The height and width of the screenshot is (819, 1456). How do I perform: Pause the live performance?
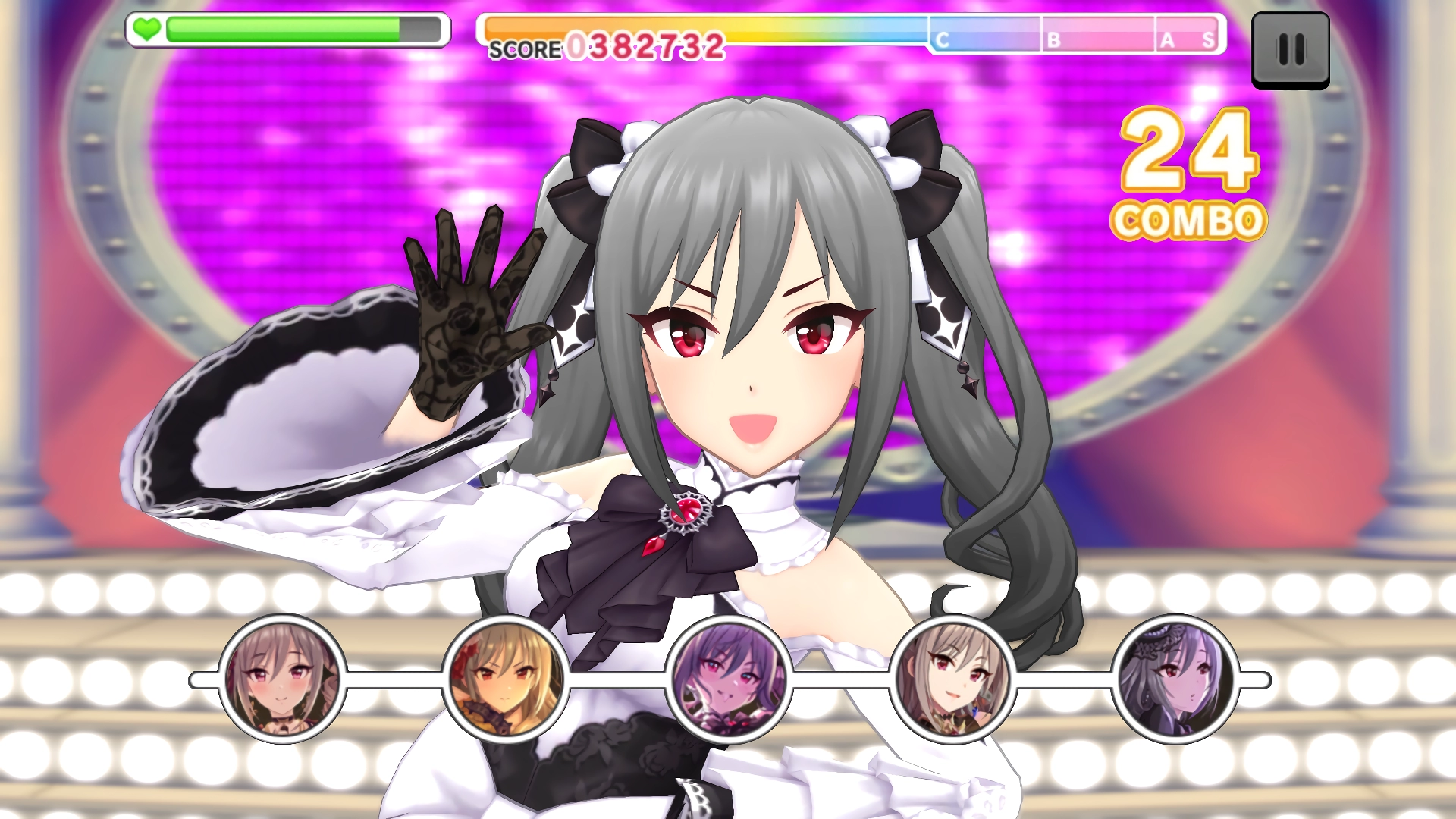tap(1290, 50)
